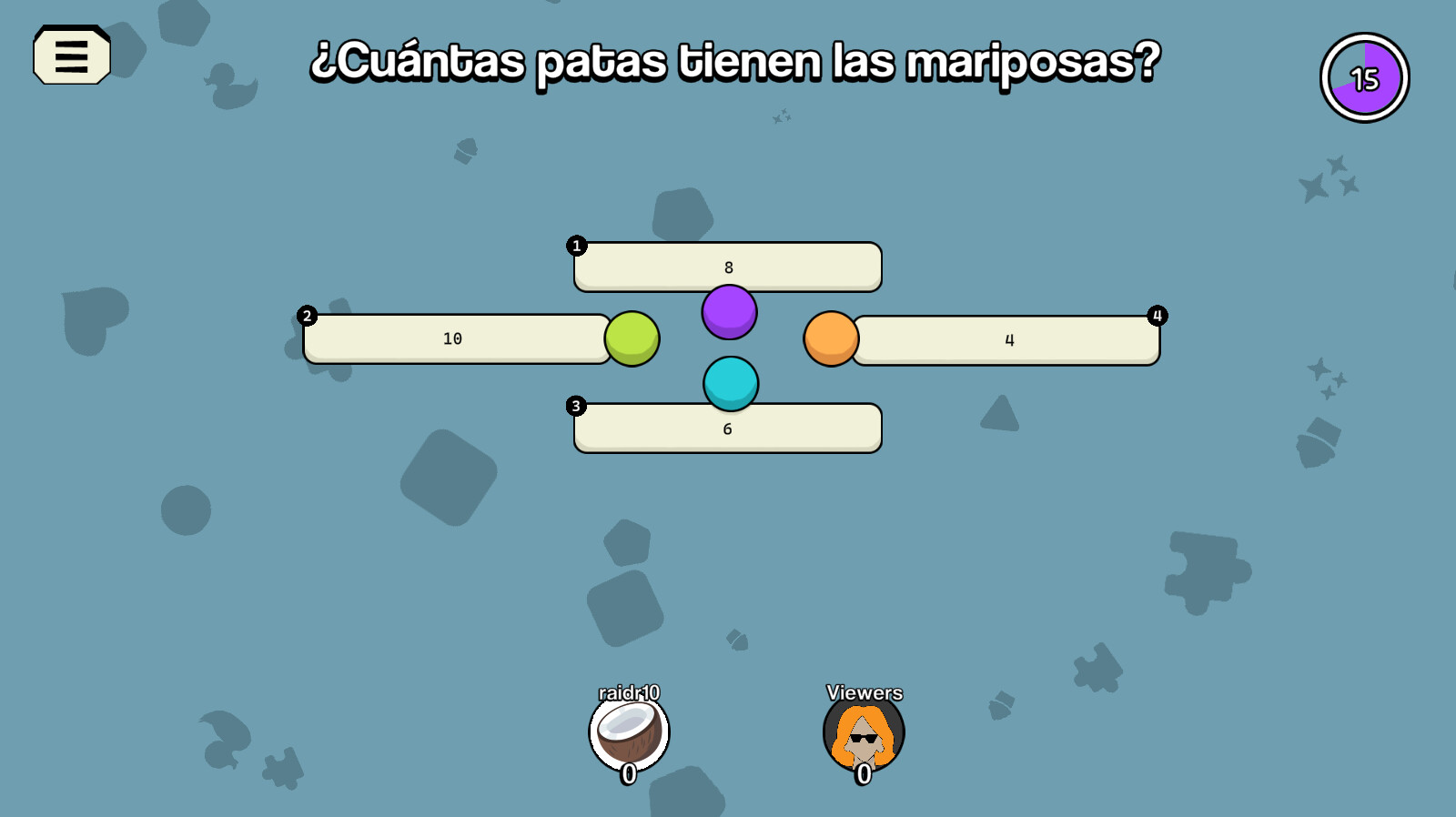Image resolution: width=1456 pixels, height=817 pixels.
Task: Click the orange answer circle
Action: point(830,338)
